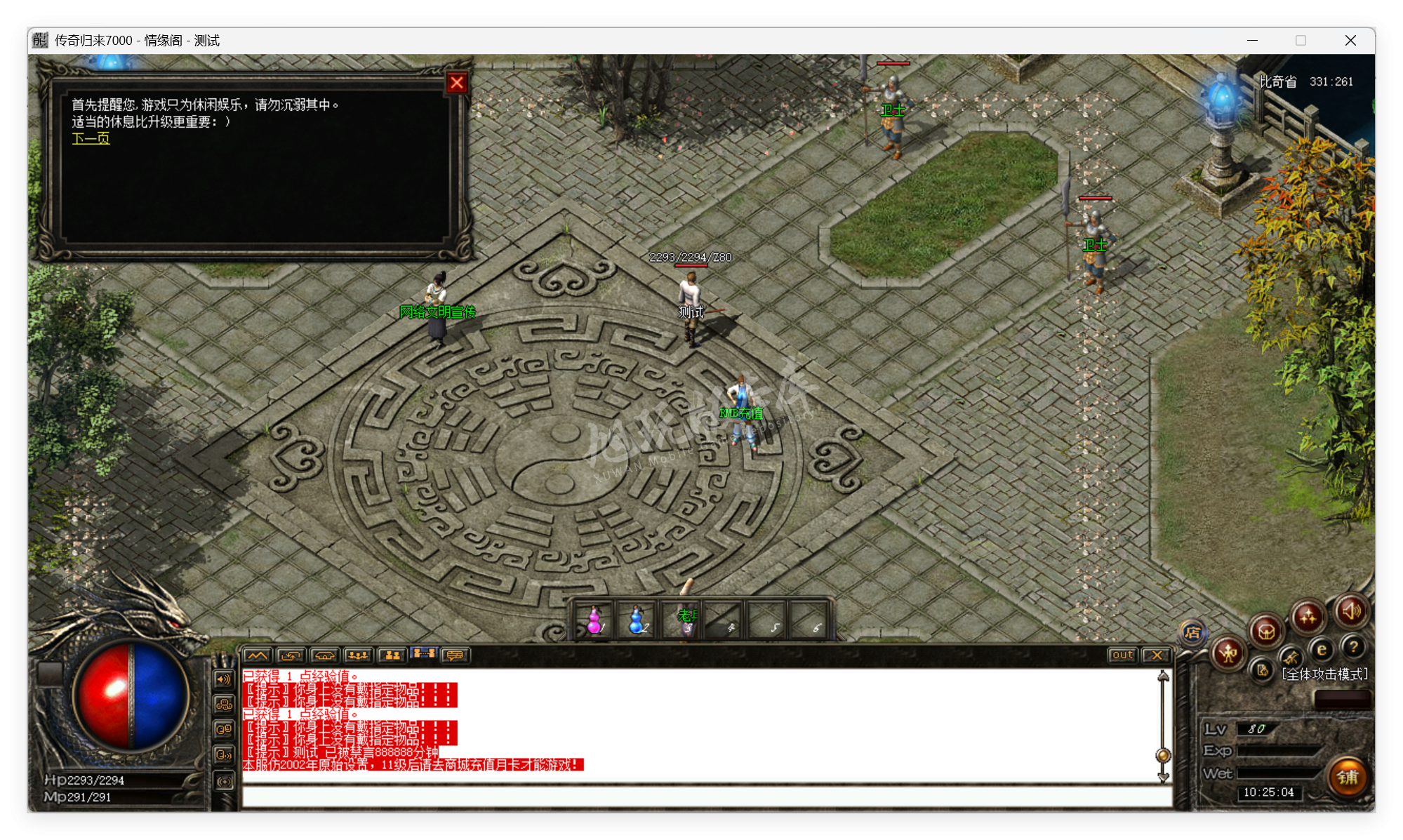The height and width of the screenshot is (840, 1403).
Task: Close the notice dialog with its red X
Action: pyautogui.click(x=457, y=82)
